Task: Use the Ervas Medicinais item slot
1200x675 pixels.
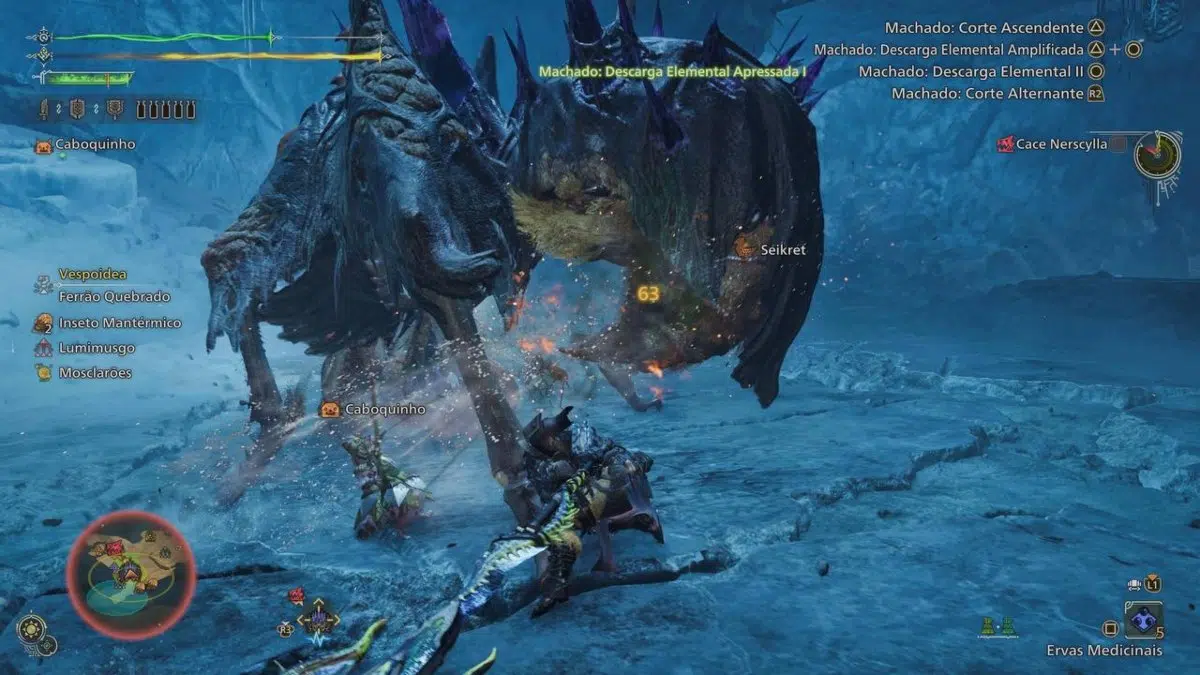Action: coord(1143,620)
